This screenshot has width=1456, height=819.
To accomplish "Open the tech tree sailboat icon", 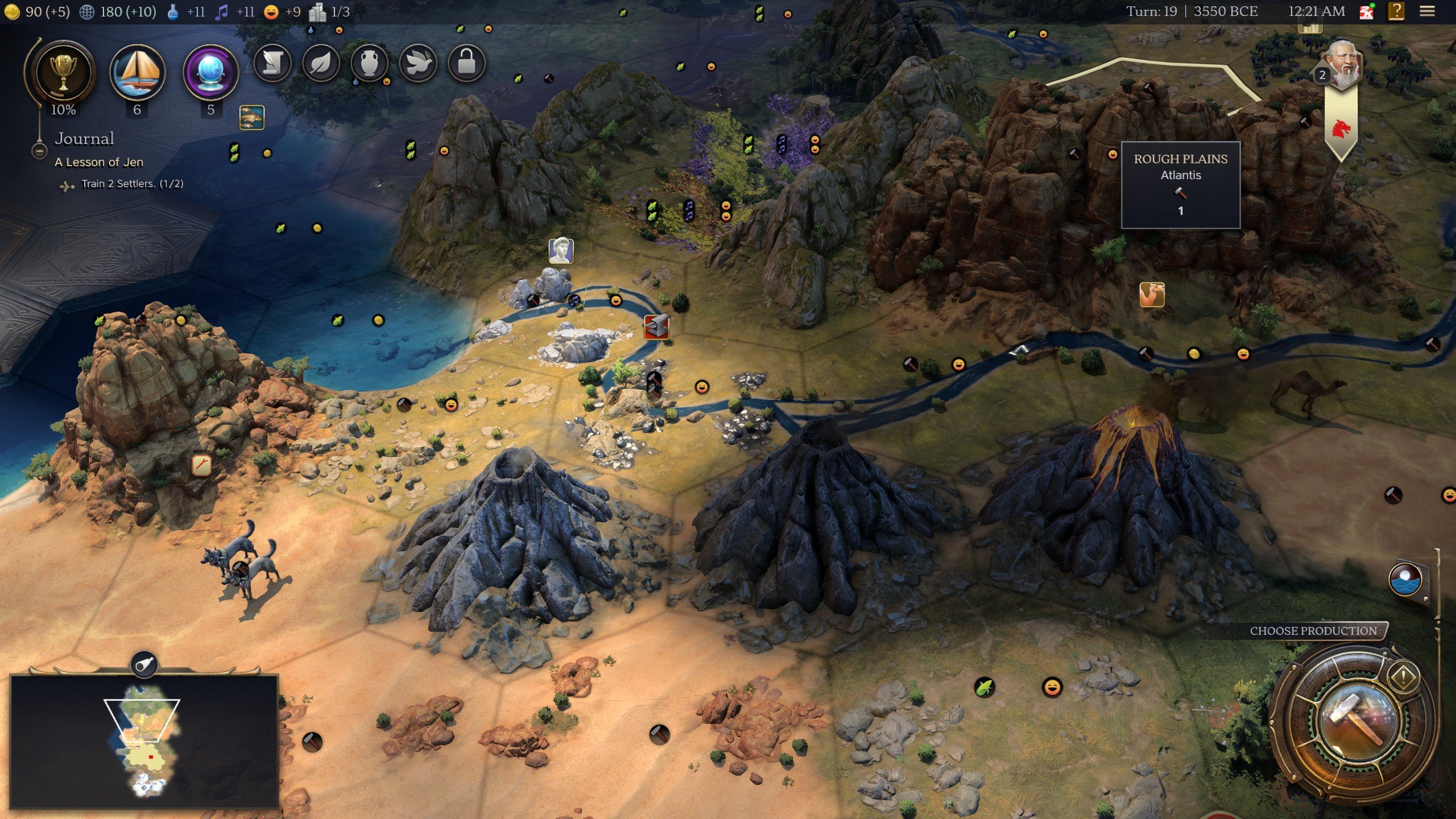I will (137, 72).
